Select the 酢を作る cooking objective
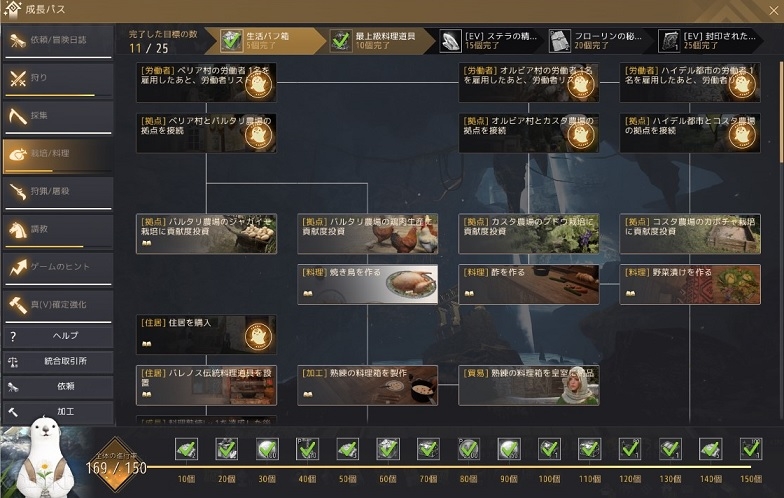Screen dimensions: 784x498 click(528, 284)
